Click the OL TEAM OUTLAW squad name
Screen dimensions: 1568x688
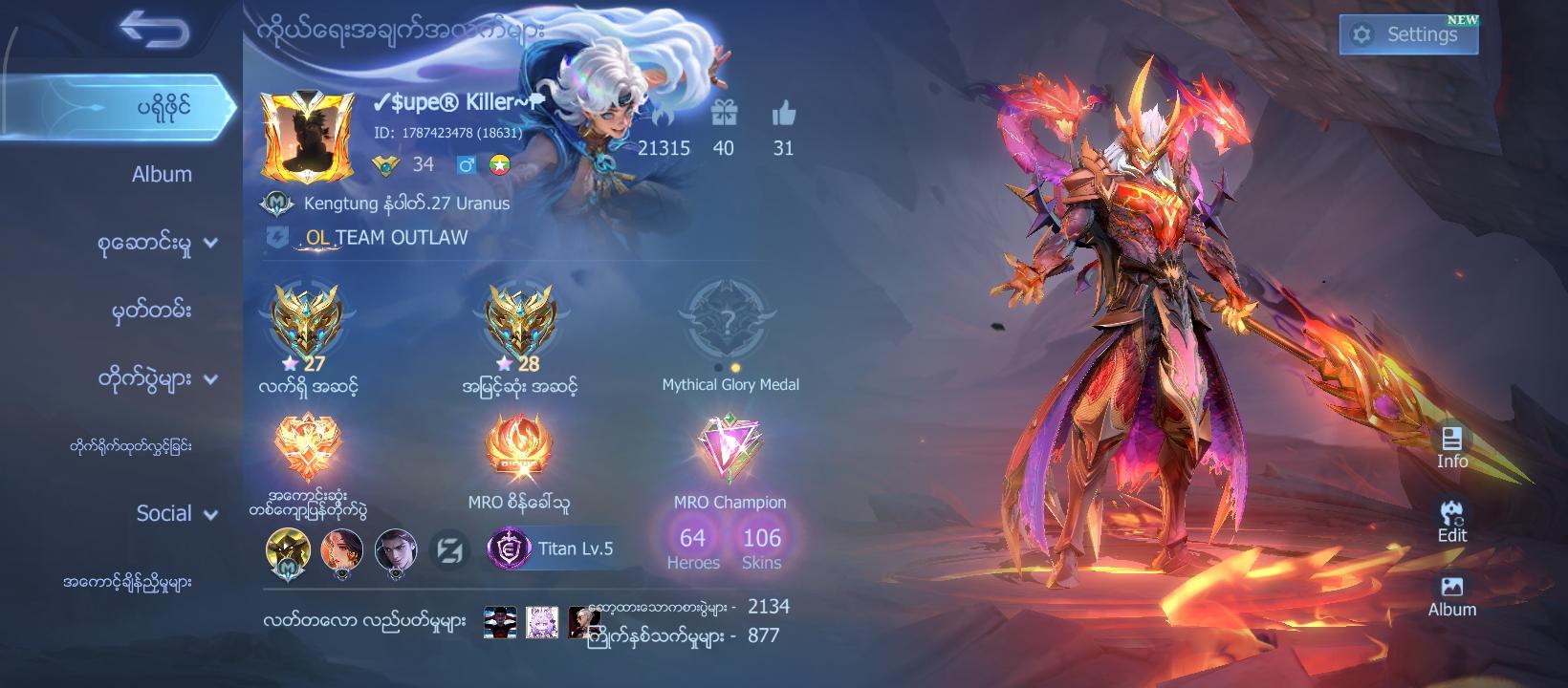pyautogui.click(x=381, y=239)
